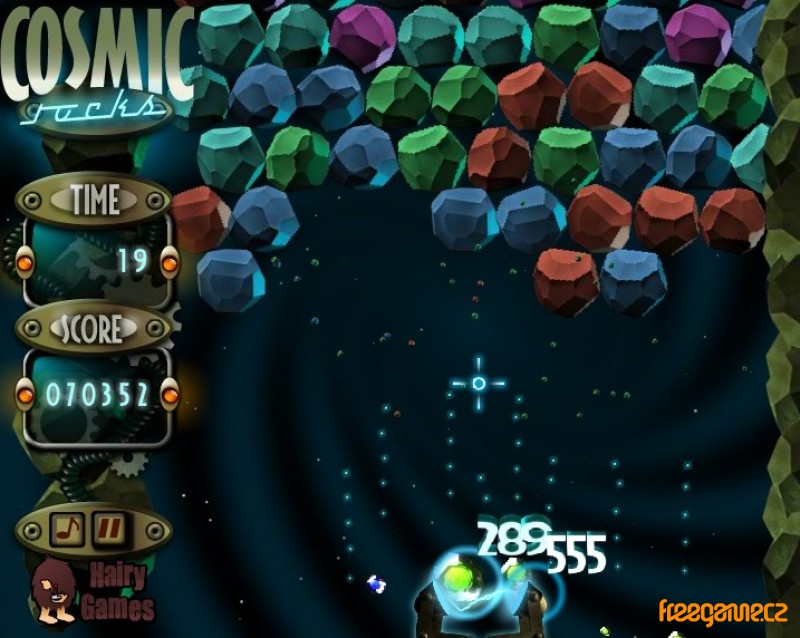Pause the game with the pause button
The height and width of the screenshot is (638, 800).
pos(108,527)
